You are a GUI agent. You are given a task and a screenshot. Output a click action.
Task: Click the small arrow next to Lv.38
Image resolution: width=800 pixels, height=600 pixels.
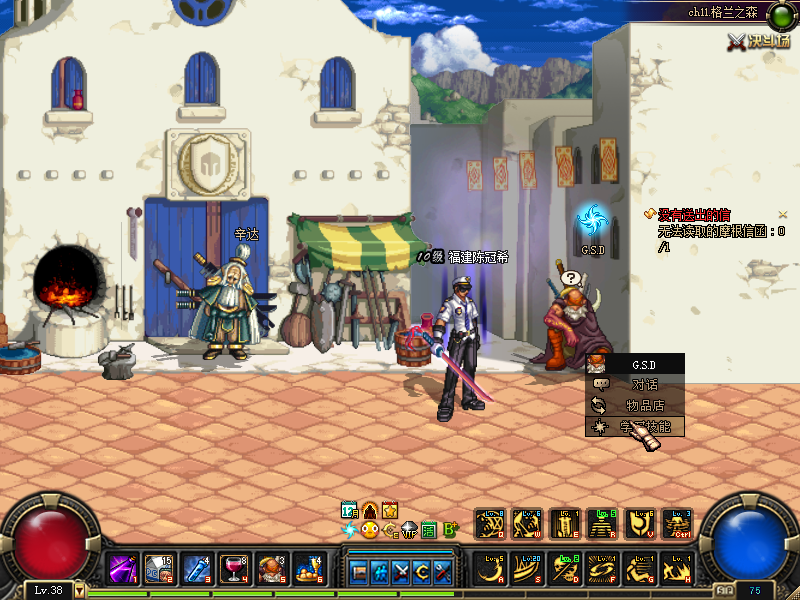click(80, 590)
